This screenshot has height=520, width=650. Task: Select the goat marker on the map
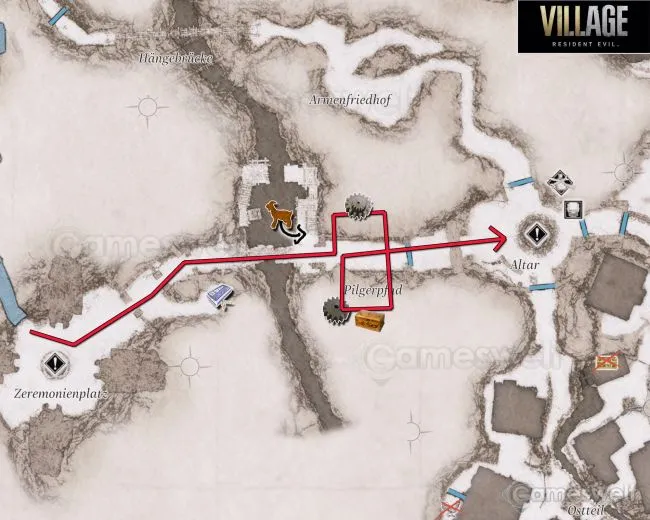(275, 214)
